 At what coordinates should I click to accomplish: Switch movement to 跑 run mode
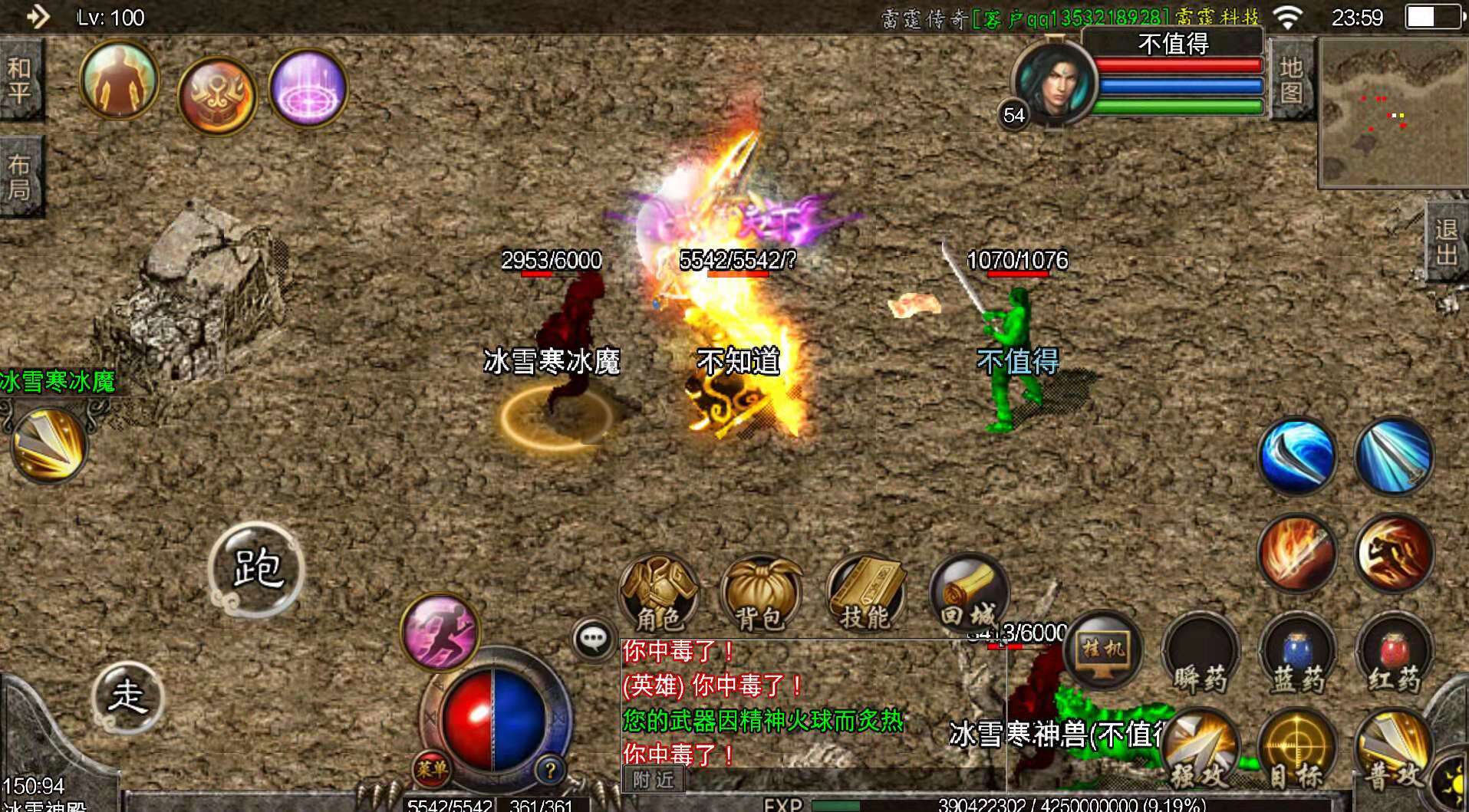(257, 569)
